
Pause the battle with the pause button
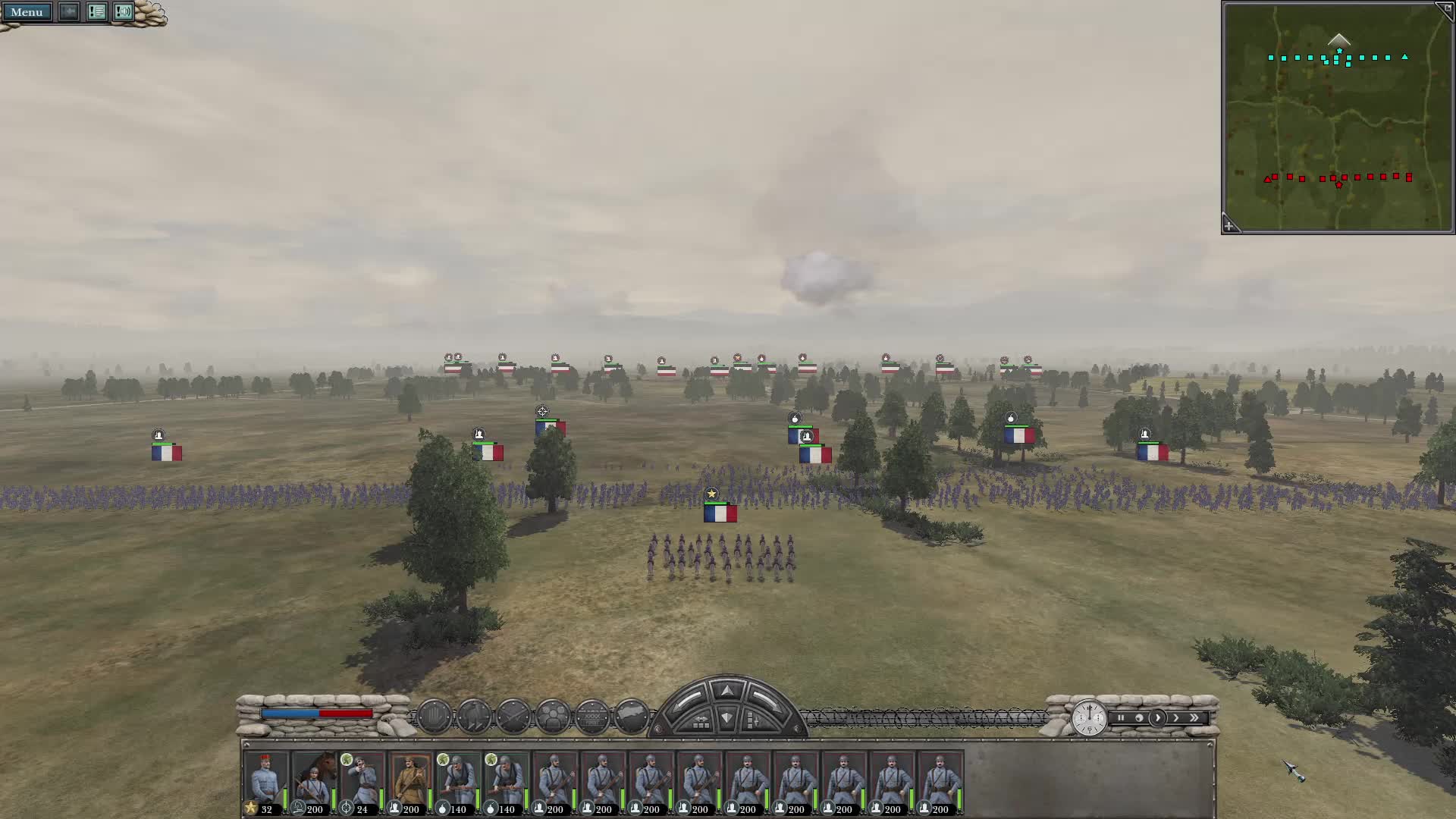coord(1121,718)
